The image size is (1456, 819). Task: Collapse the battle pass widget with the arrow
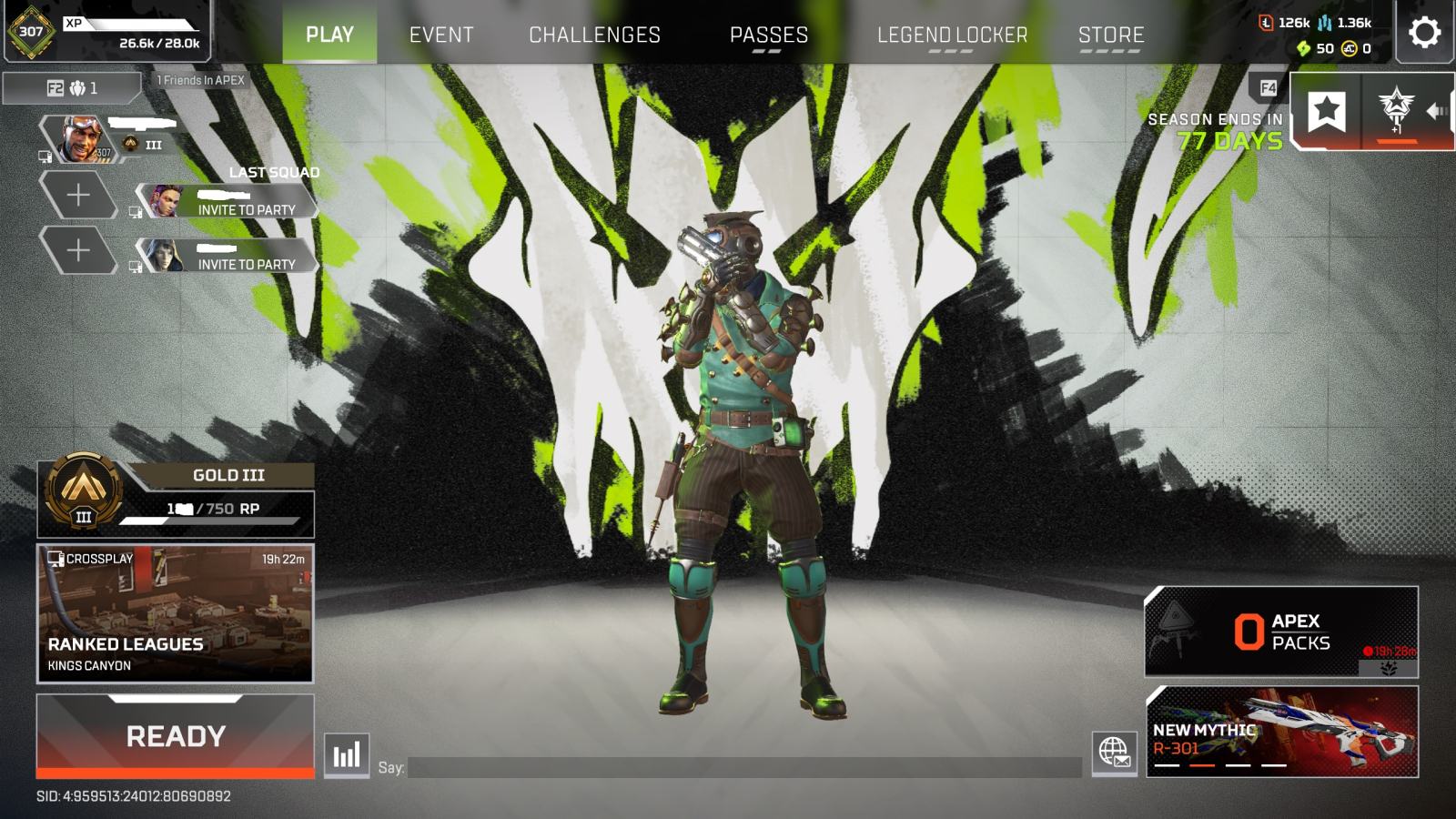(1438, 109)
